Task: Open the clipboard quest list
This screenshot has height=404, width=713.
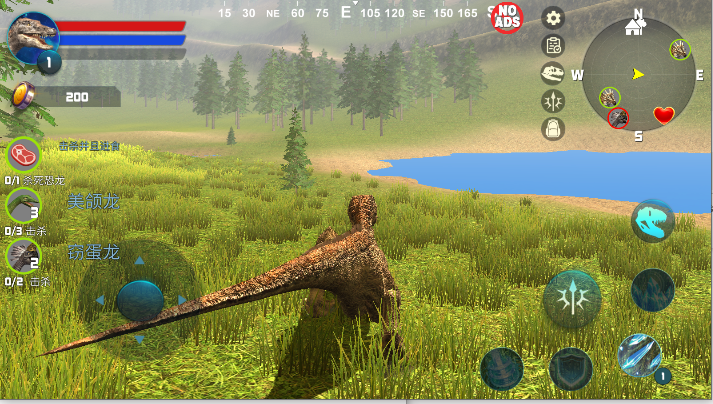Action: tap(553, 45)
